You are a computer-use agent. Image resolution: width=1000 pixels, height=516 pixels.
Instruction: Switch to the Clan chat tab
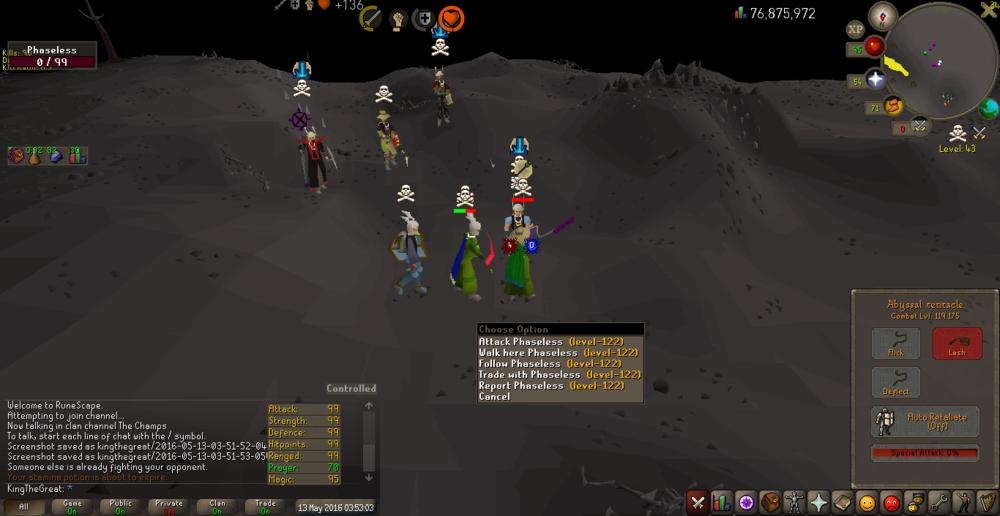tap(217, 506)
